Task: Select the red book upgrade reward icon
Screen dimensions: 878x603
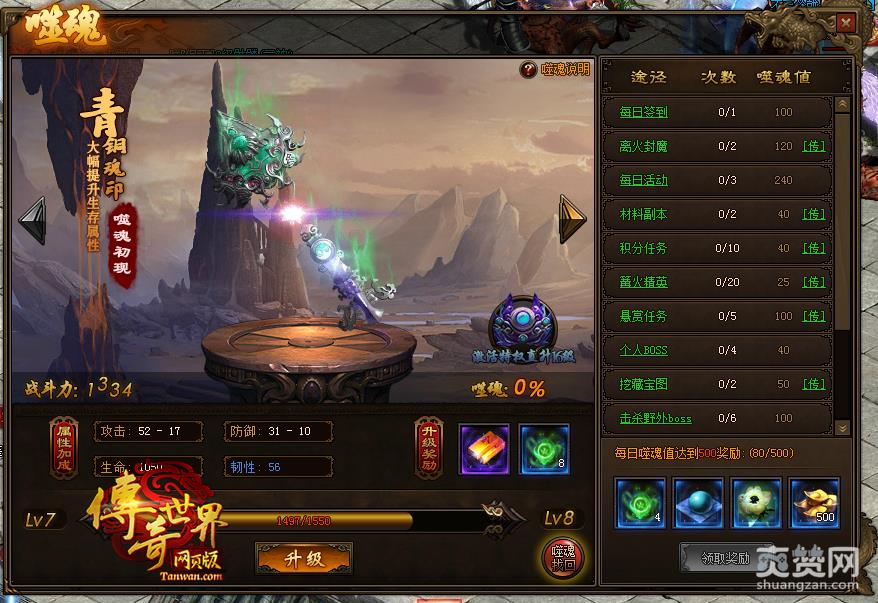Action: 484,448
